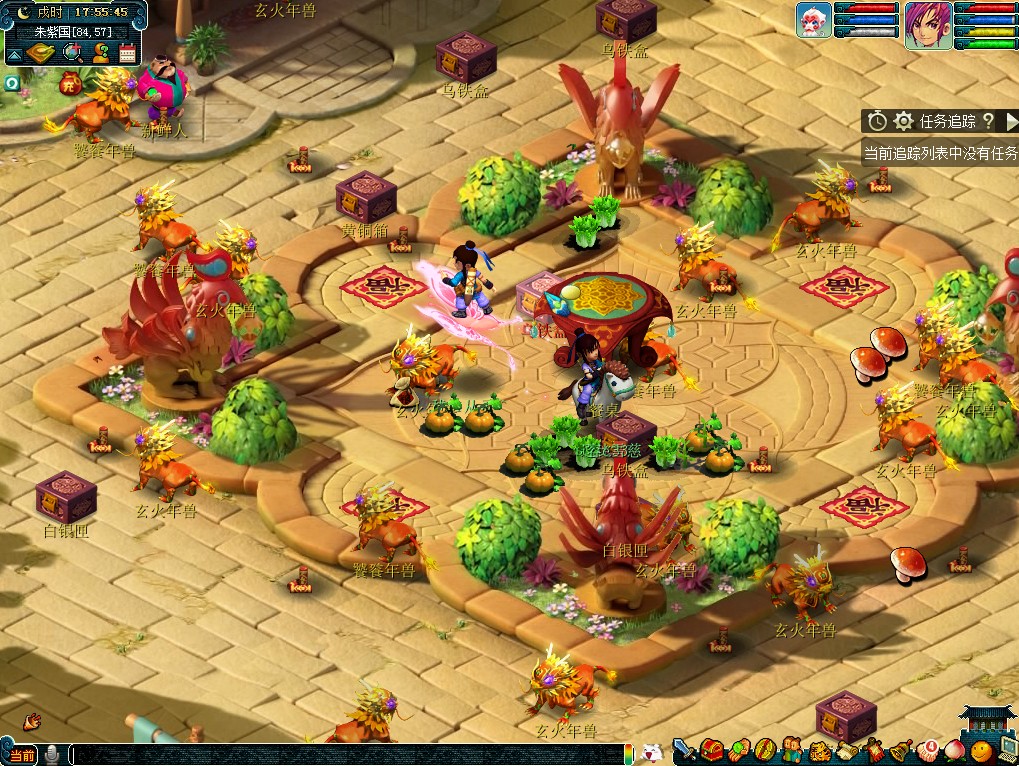Open the orange smiley face friends icon

click(x=982, y=749)
